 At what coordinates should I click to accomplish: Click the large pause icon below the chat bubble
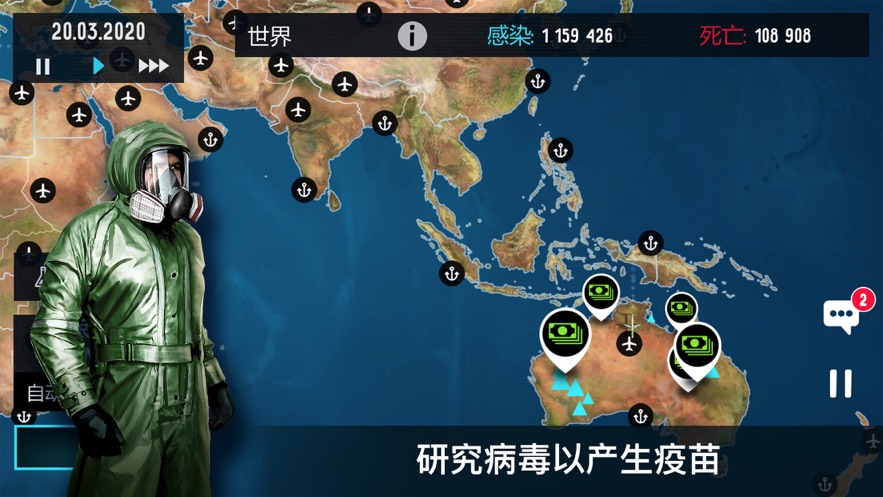pyautogui.click(x=841, y=383)
